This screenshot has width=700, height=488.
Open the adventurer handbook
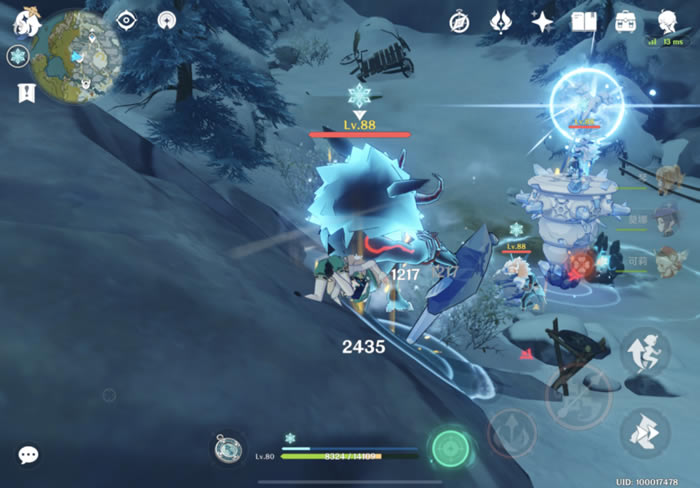584,22
